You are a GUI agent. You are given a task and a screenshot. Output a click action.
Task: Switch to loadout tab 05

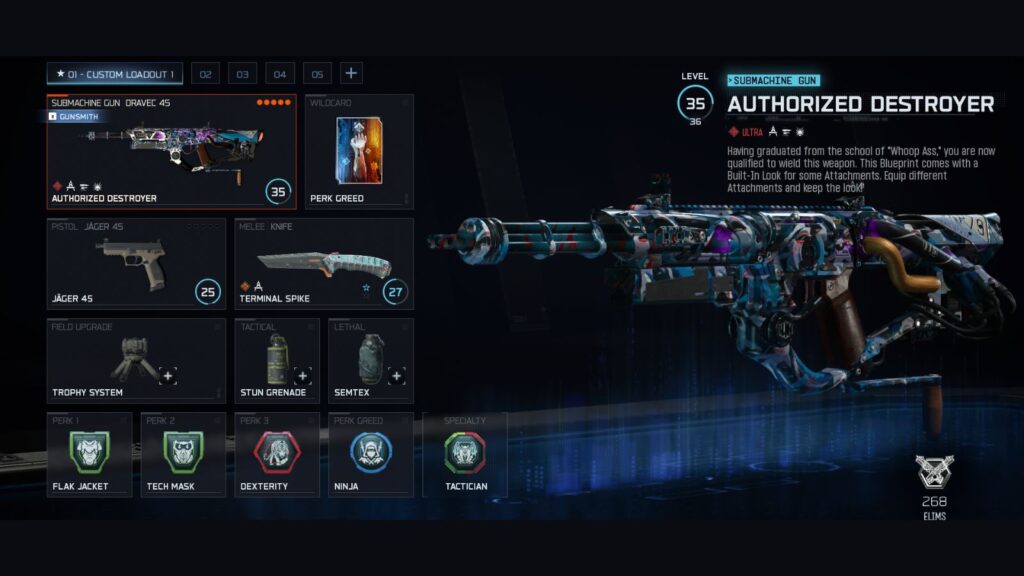point(316,74)
